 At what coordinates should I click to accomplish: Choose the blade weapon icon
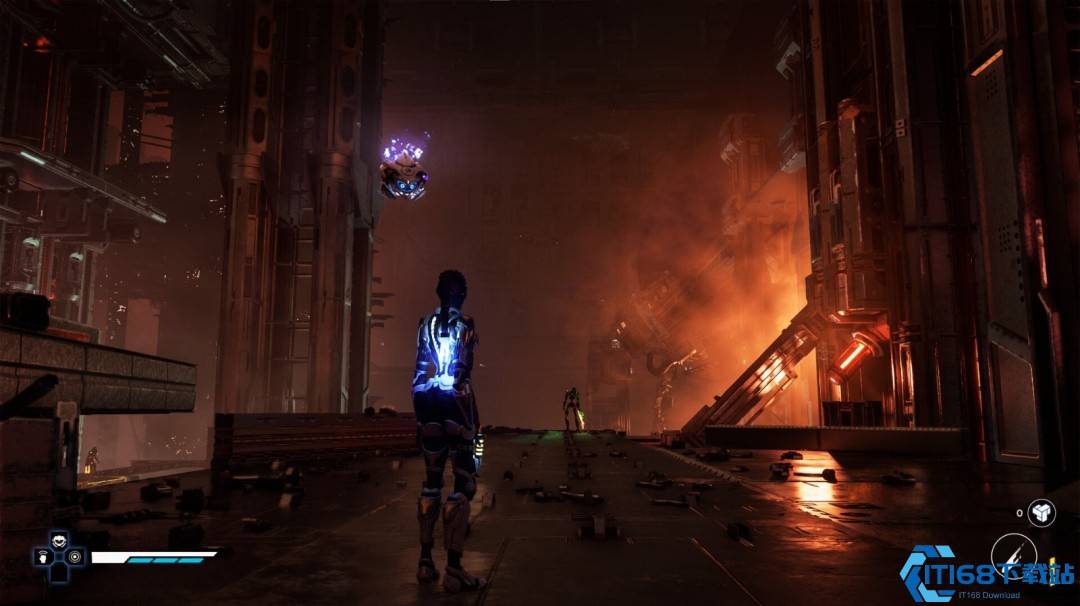pos(1012,555)
